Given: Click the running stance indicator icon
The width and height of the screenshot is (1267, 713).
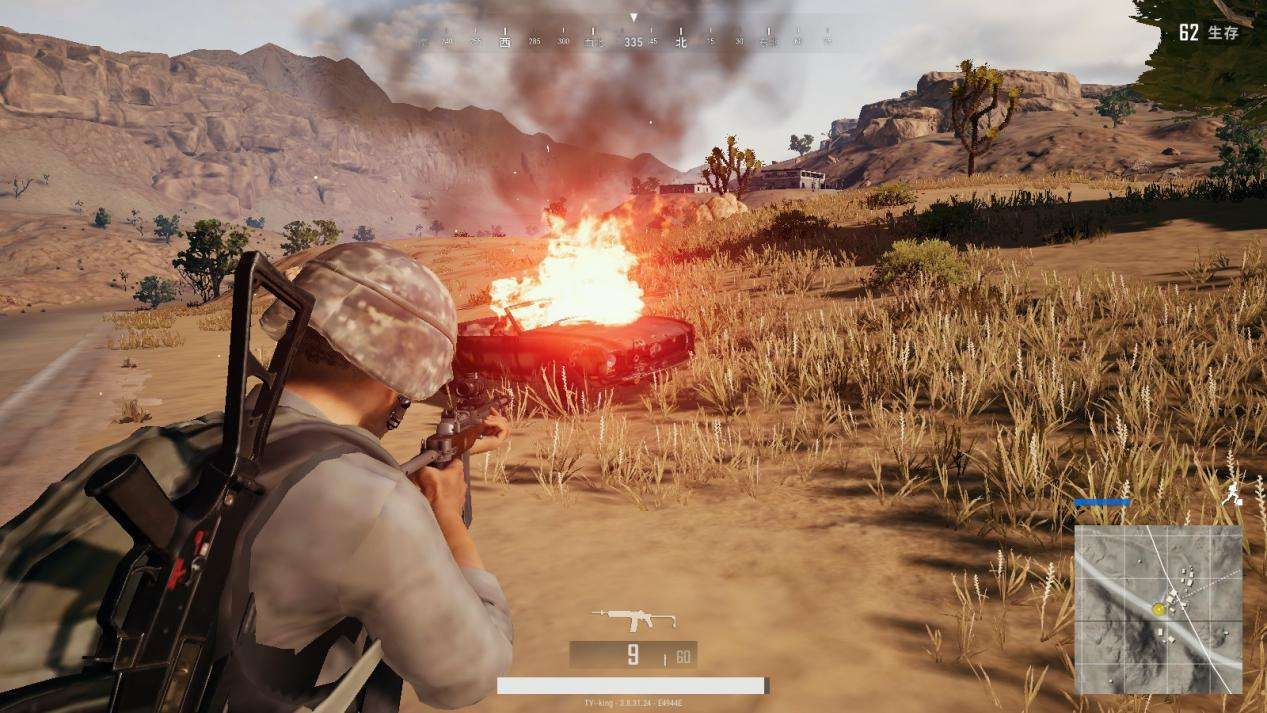Looking at the screenshot, I should pyautogui.click(x=1235, y=491).
